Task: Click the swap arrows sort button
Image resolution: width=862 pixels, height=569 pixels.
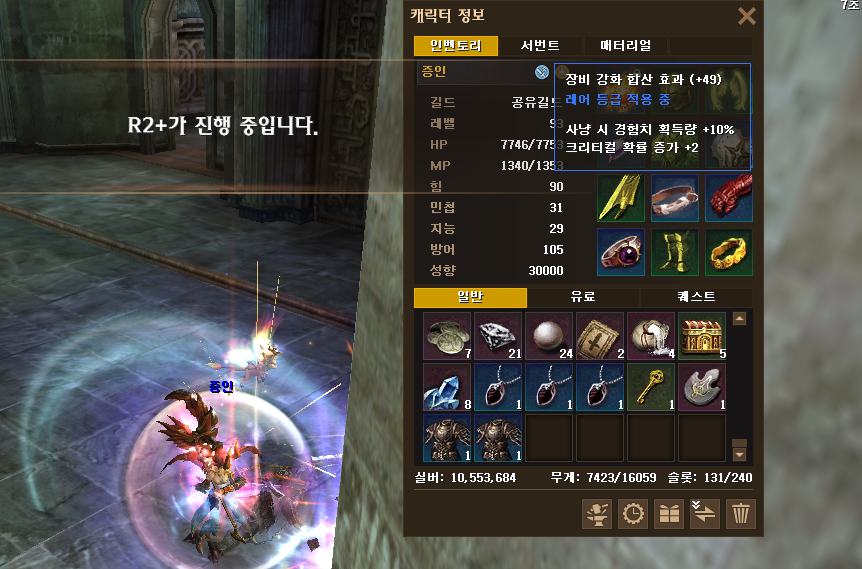Action: click(x=704, y=514)
